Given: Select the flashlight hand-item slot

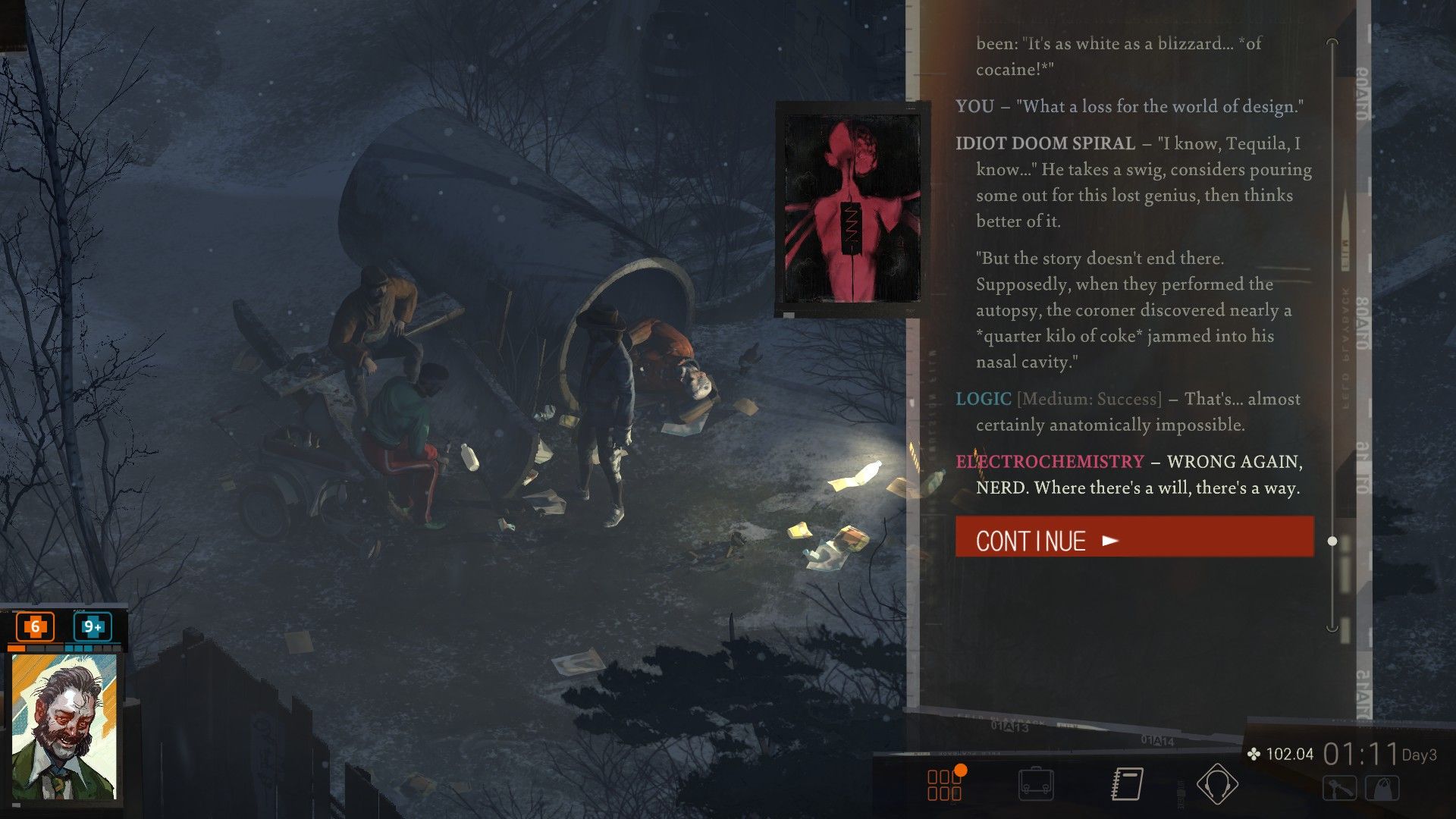Looking at the screenshot, I should point(1340,789).
